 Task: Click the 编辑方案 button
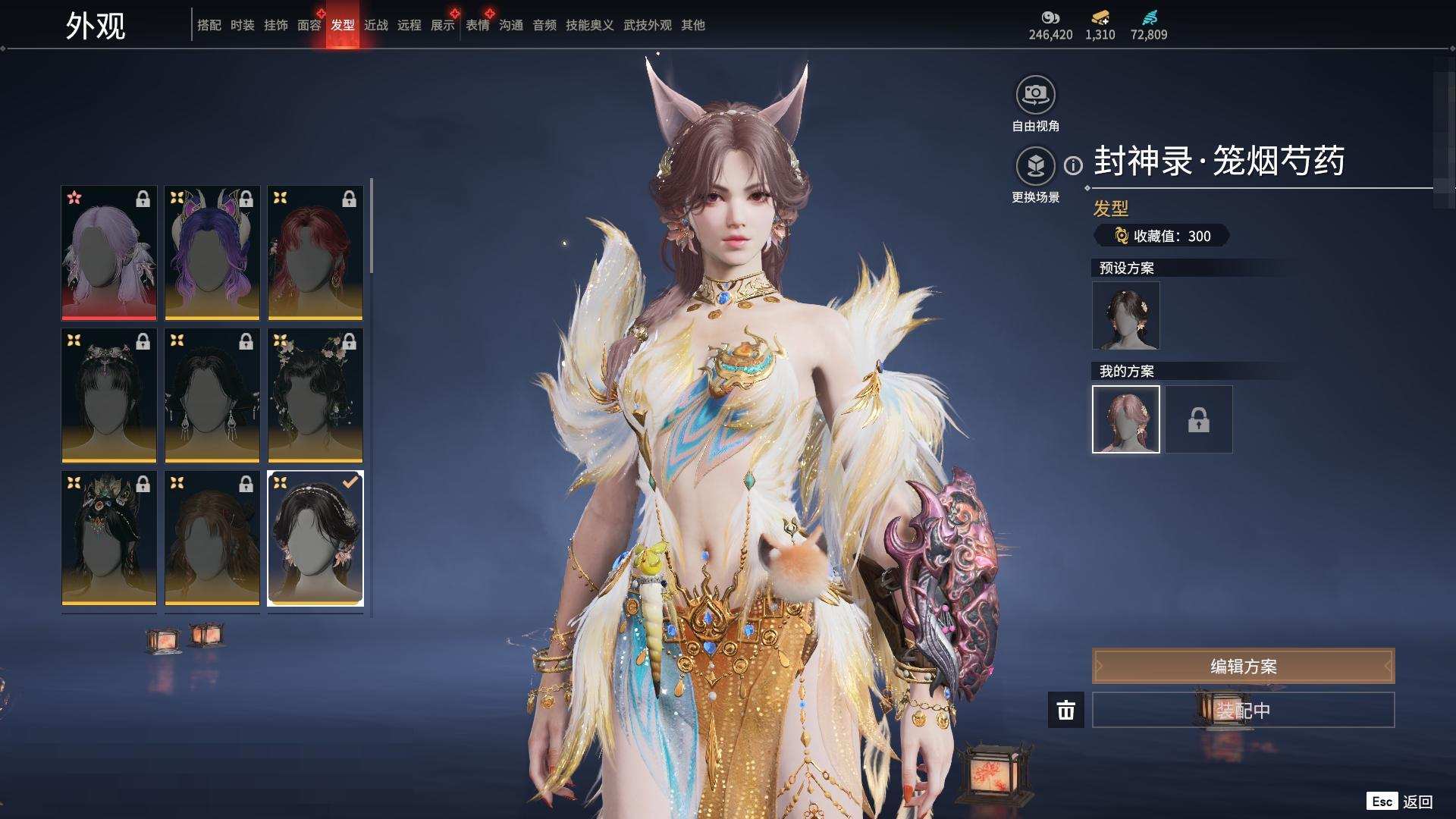pos(1243,666)
